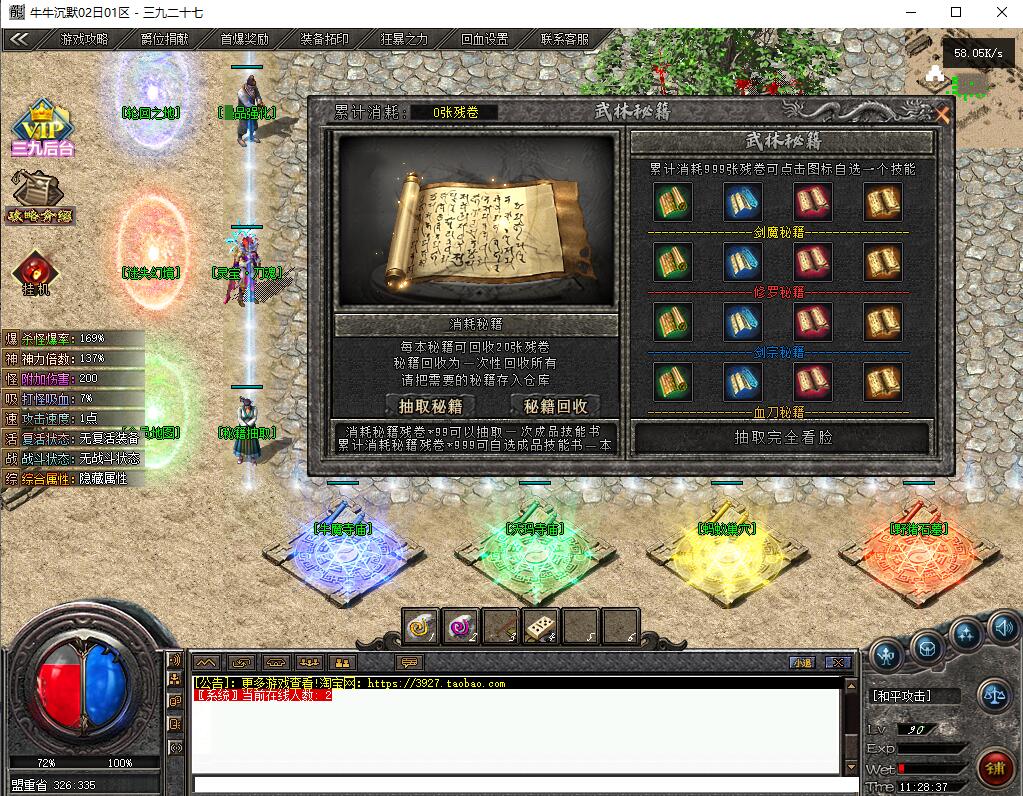Maximize the game window
The image size is (1023, 796).
[955, 12]
